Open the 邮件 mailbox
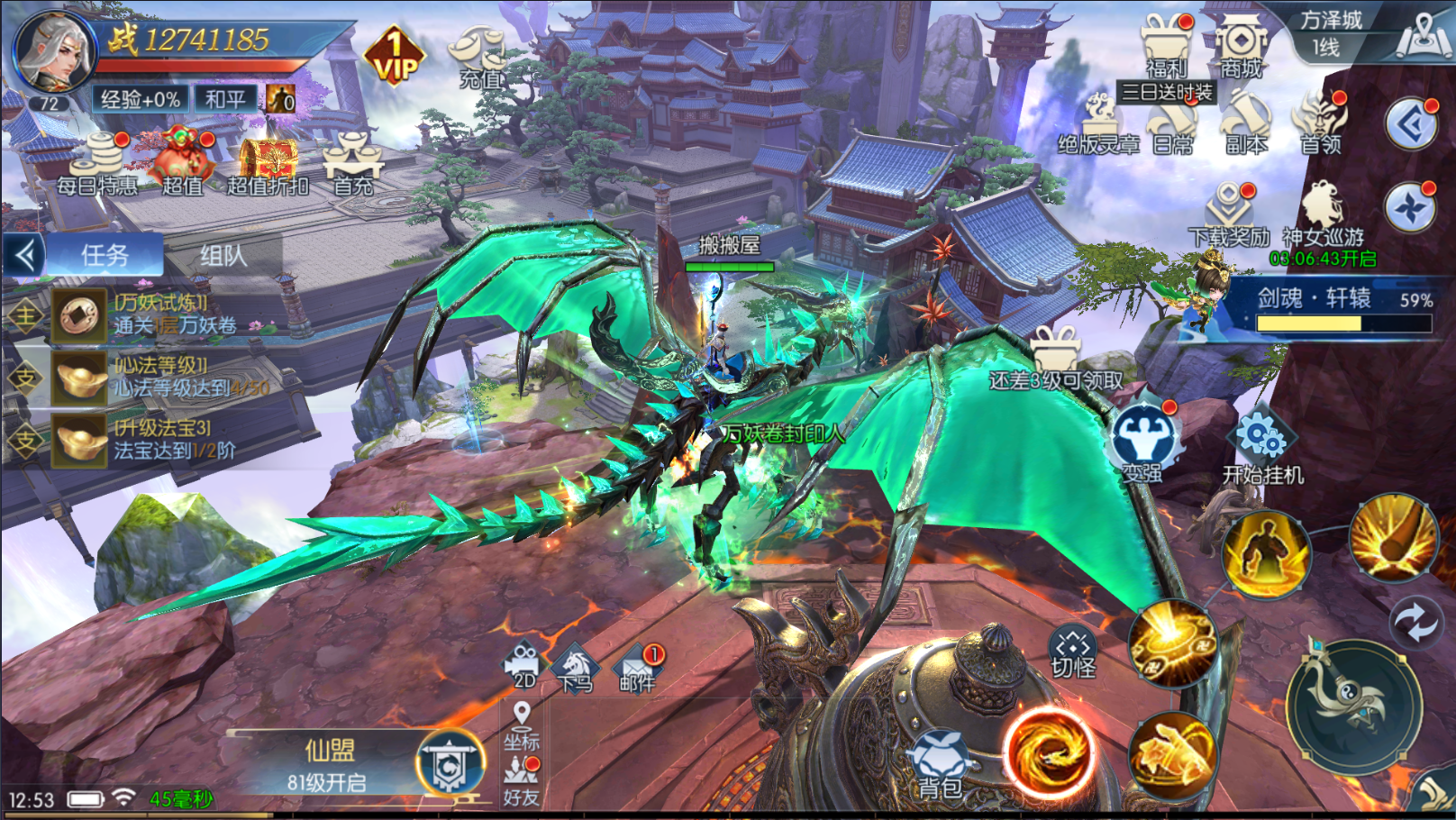 coord(637,669)
